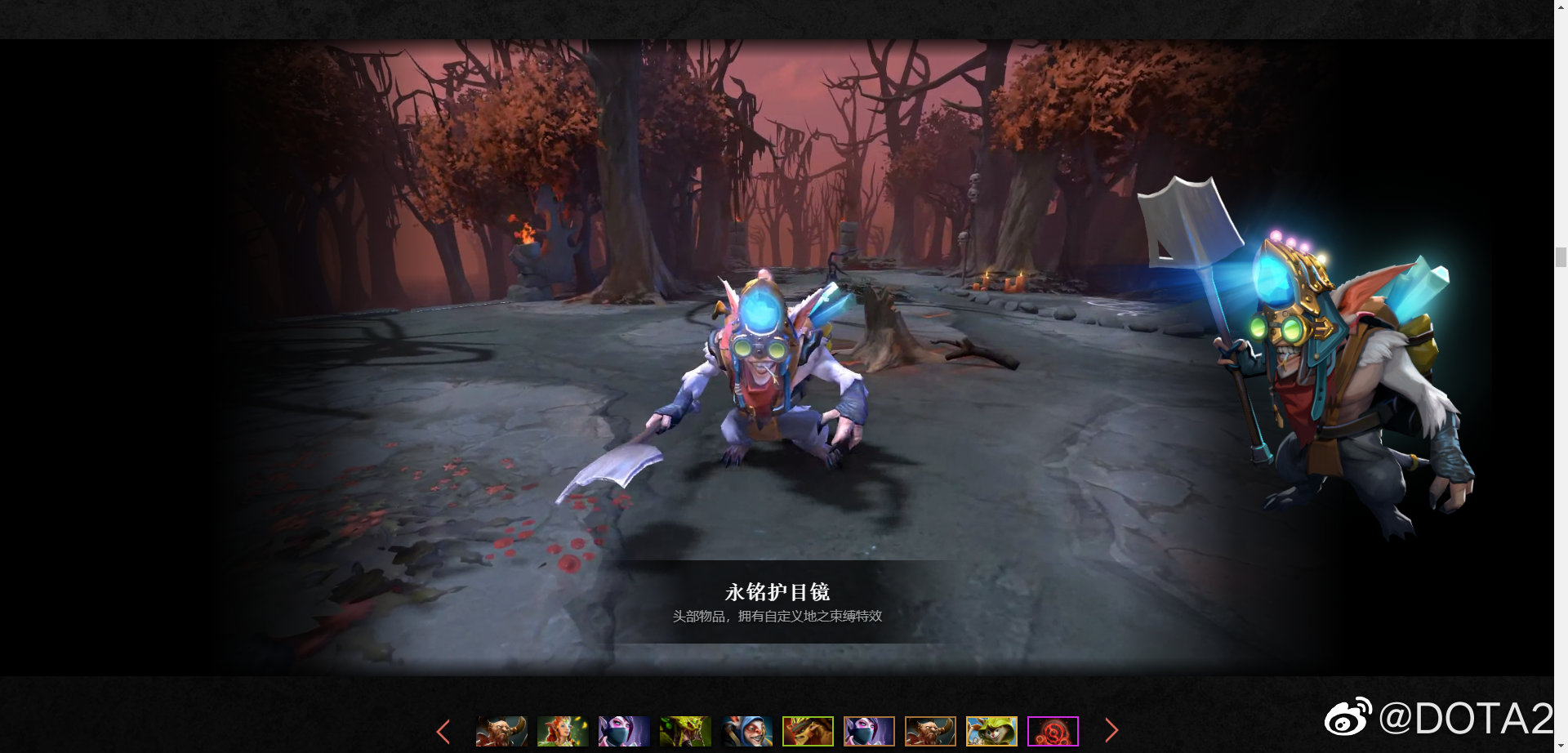Open the magenta-bordered red emblem icon
The image size is (1568, 753).
coord(1052,731)
